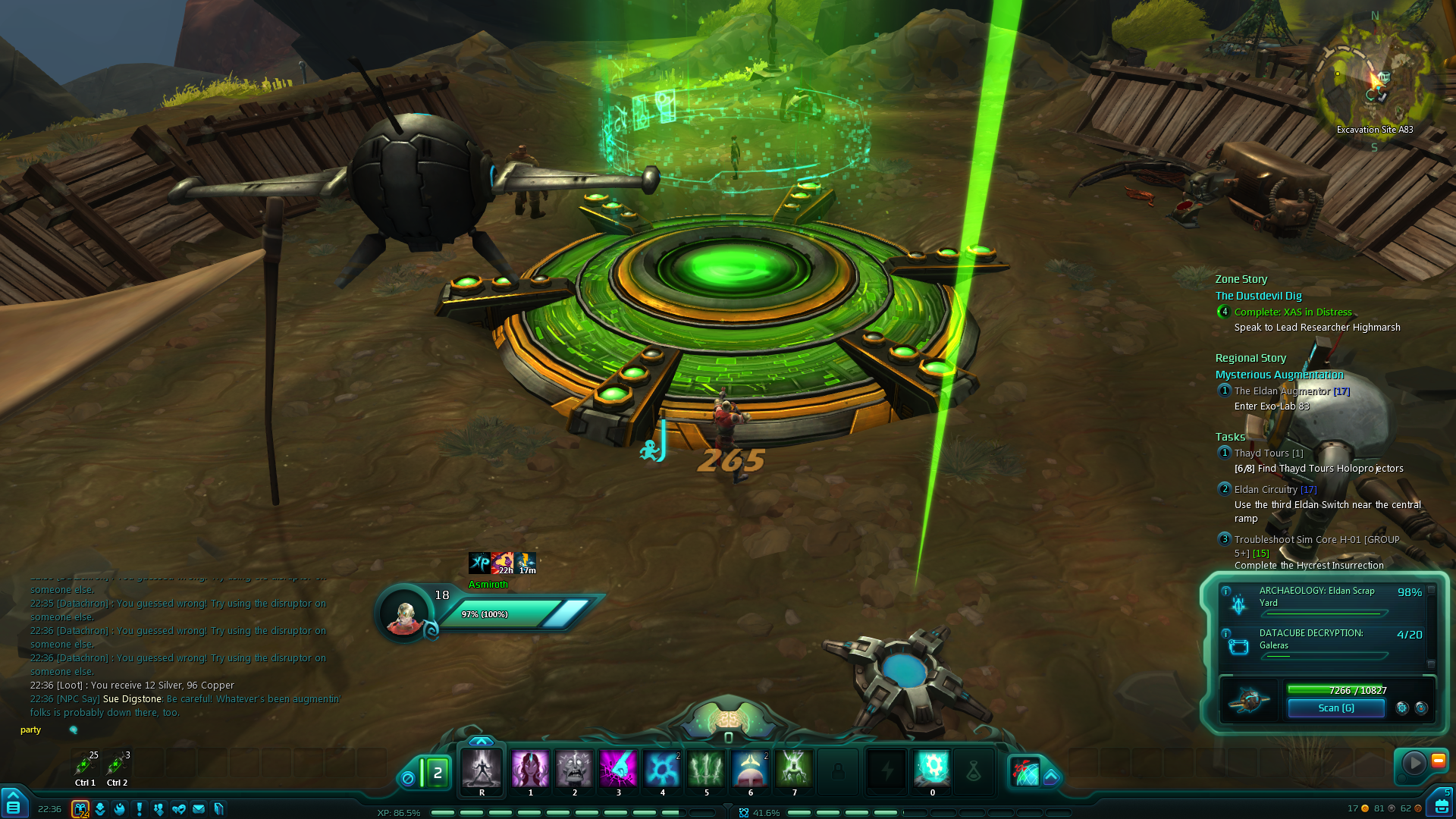This screenshot has height=819, width=1456.
Task: Trigger the blue burst ability in slot 4
Action: (662, 769)
